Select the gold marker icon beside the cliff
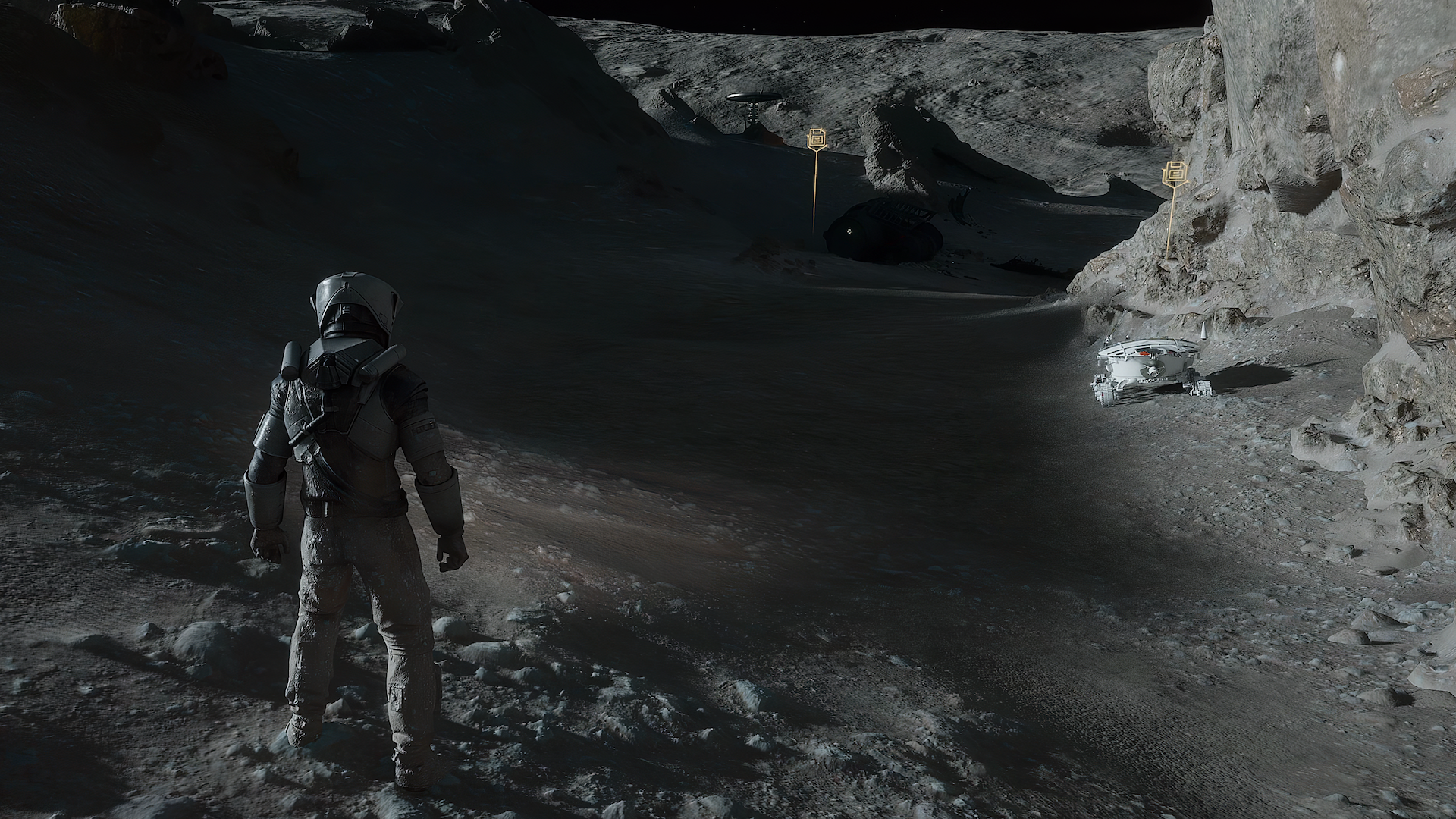This screenshot has height=819, width=1456. click(1173, 174)
